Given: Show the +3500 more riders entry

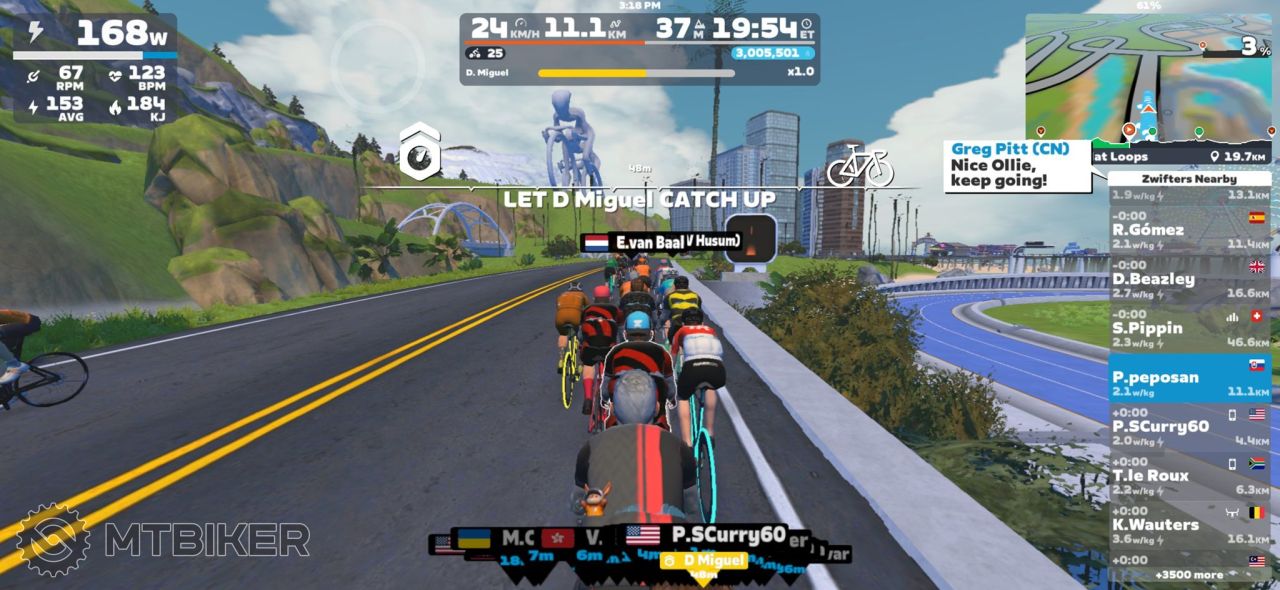Looking at the screenshot, I should (1188, 575).
